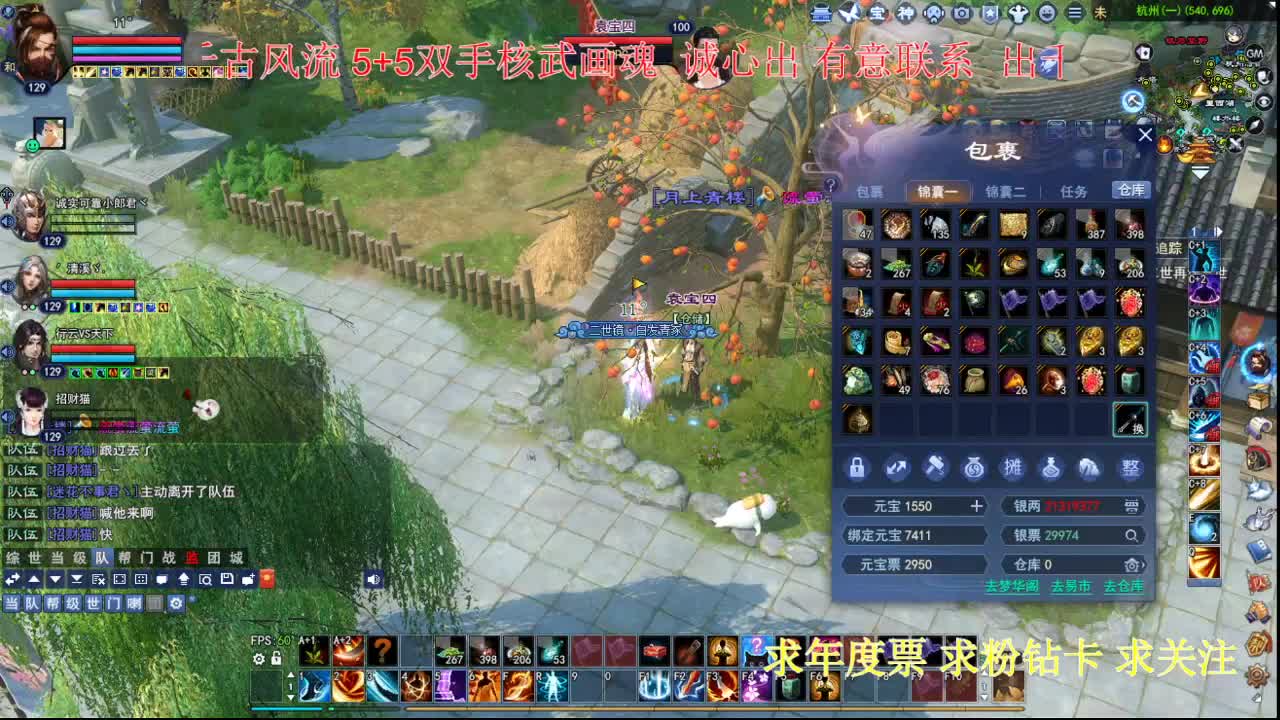Expand the hamburger menu in the top toolbar
This screenshot has width=1280, height=720.
click(1075, 13)
